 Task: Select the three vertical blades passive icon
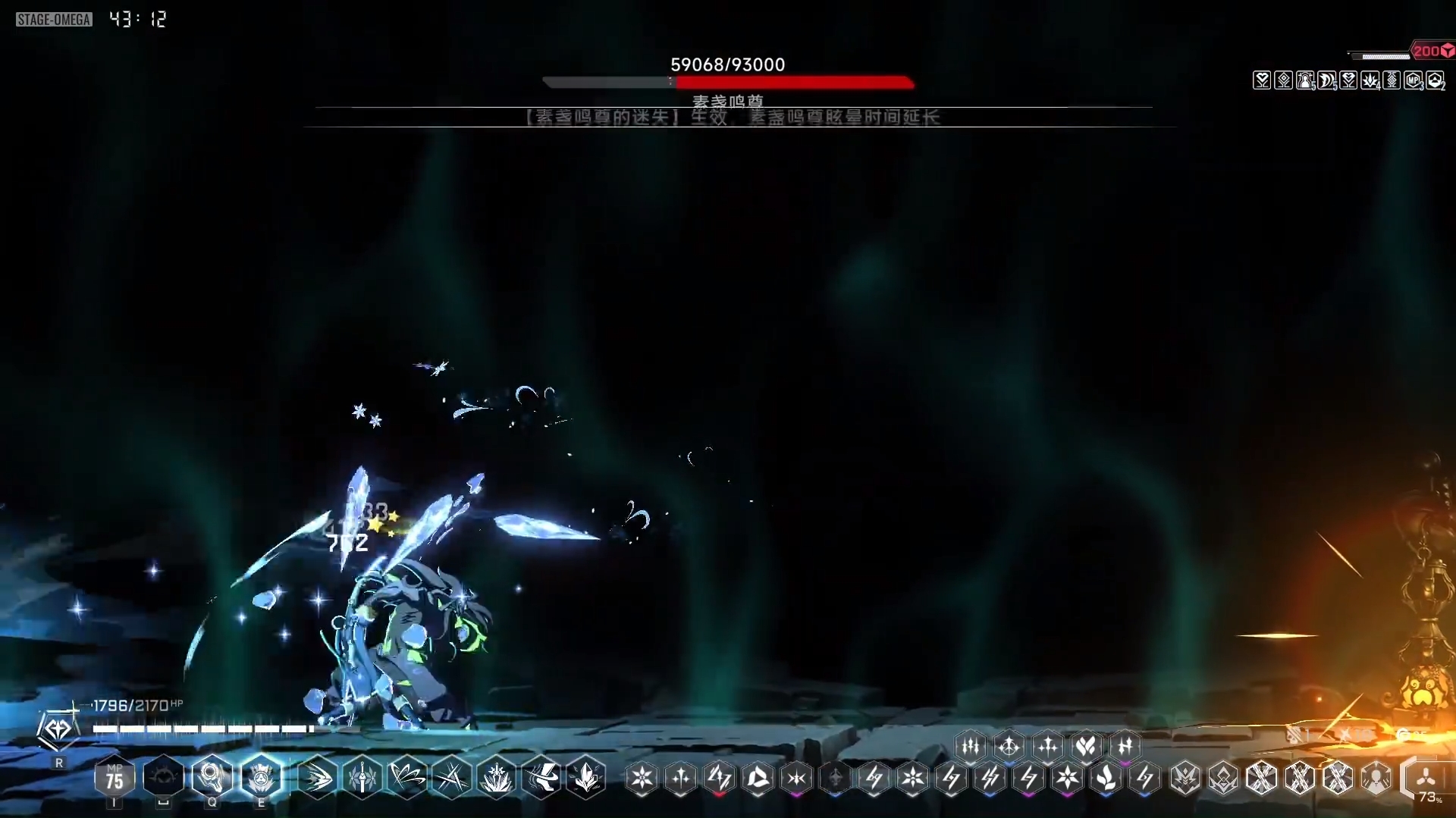point(971,746)
